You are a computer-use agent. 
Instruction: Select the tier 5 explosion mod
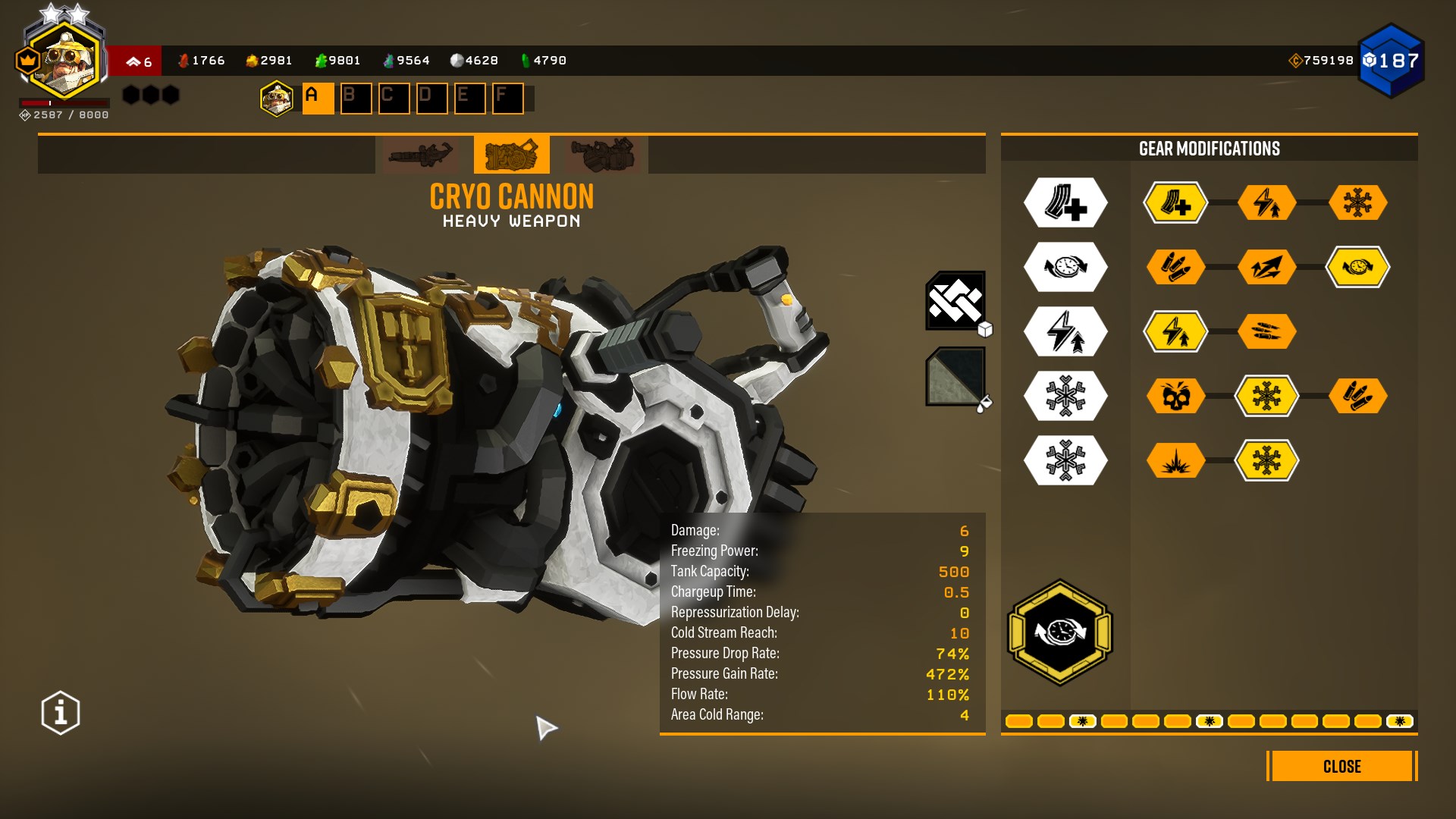click(1175, 460)
